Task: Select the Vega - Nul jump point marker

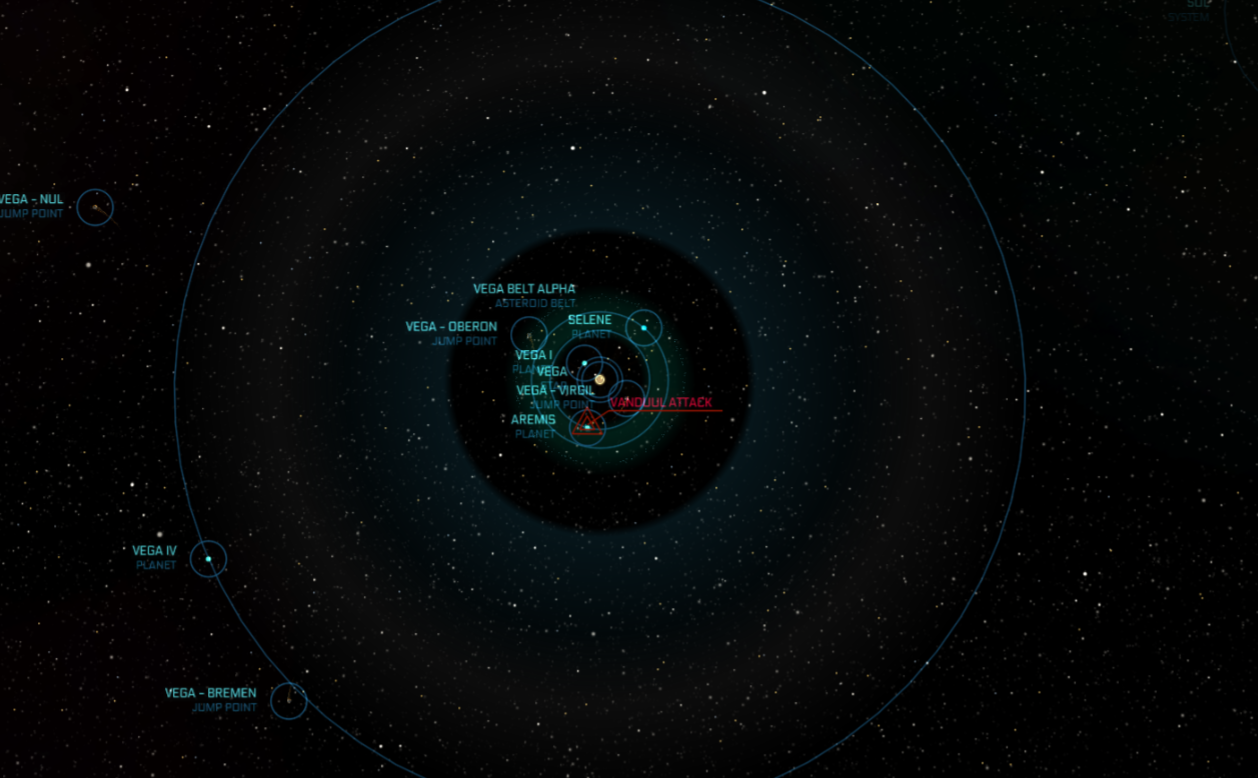Action: 95,207
